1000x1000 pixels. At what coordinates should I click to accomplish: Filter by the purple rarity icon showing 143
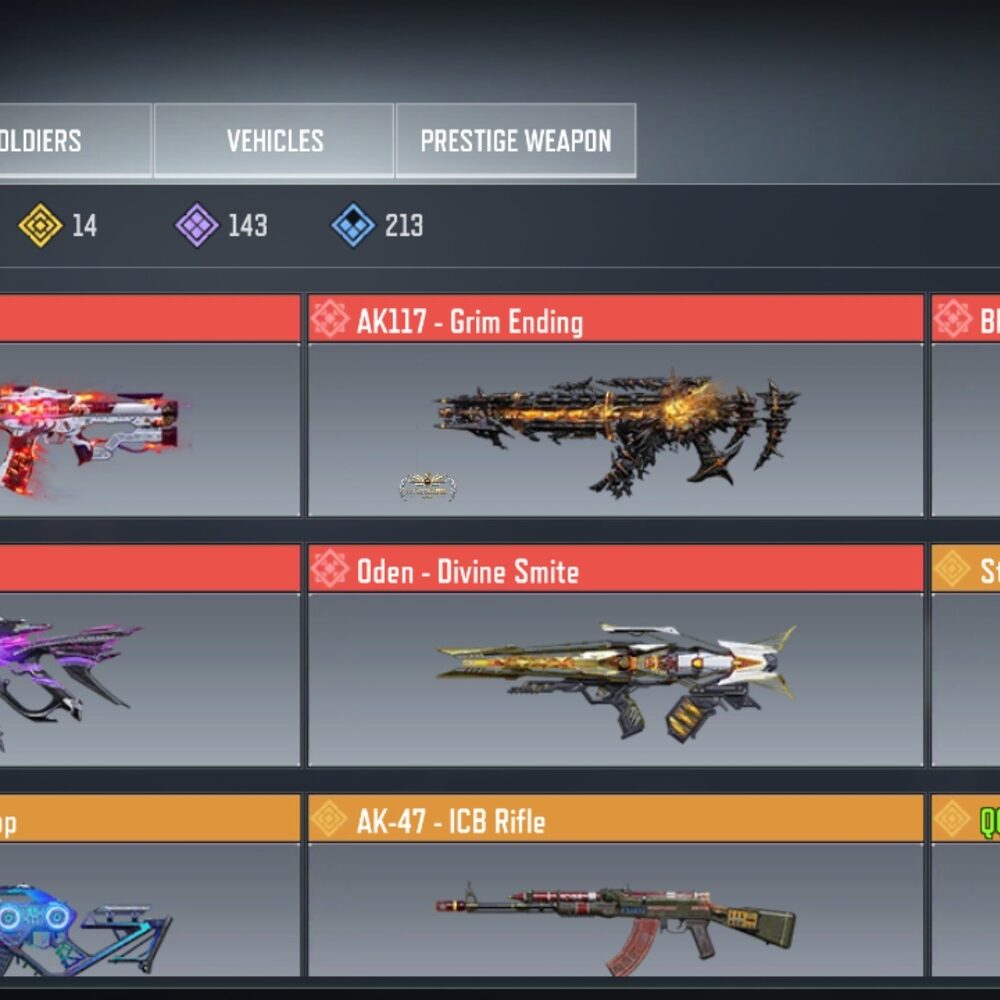(197, 225)
